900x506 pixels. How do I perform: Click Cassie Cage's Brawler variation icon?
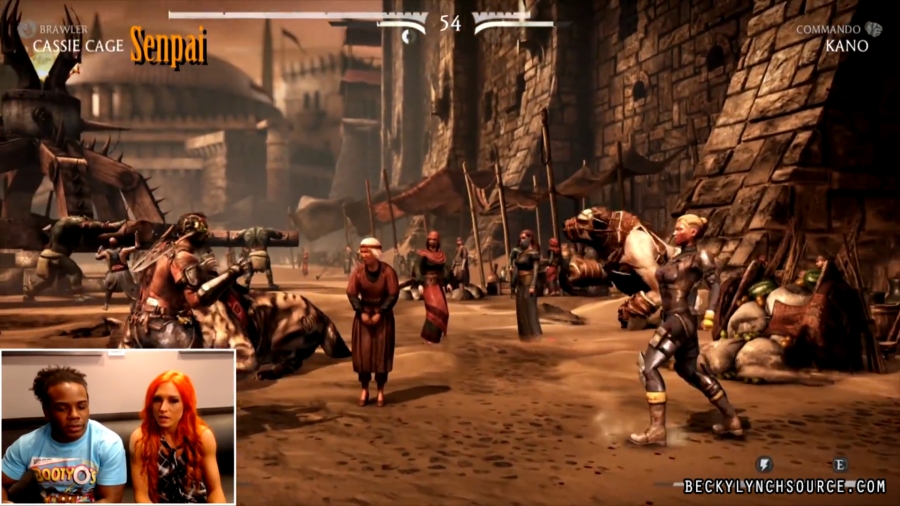(x=26, y=30)
